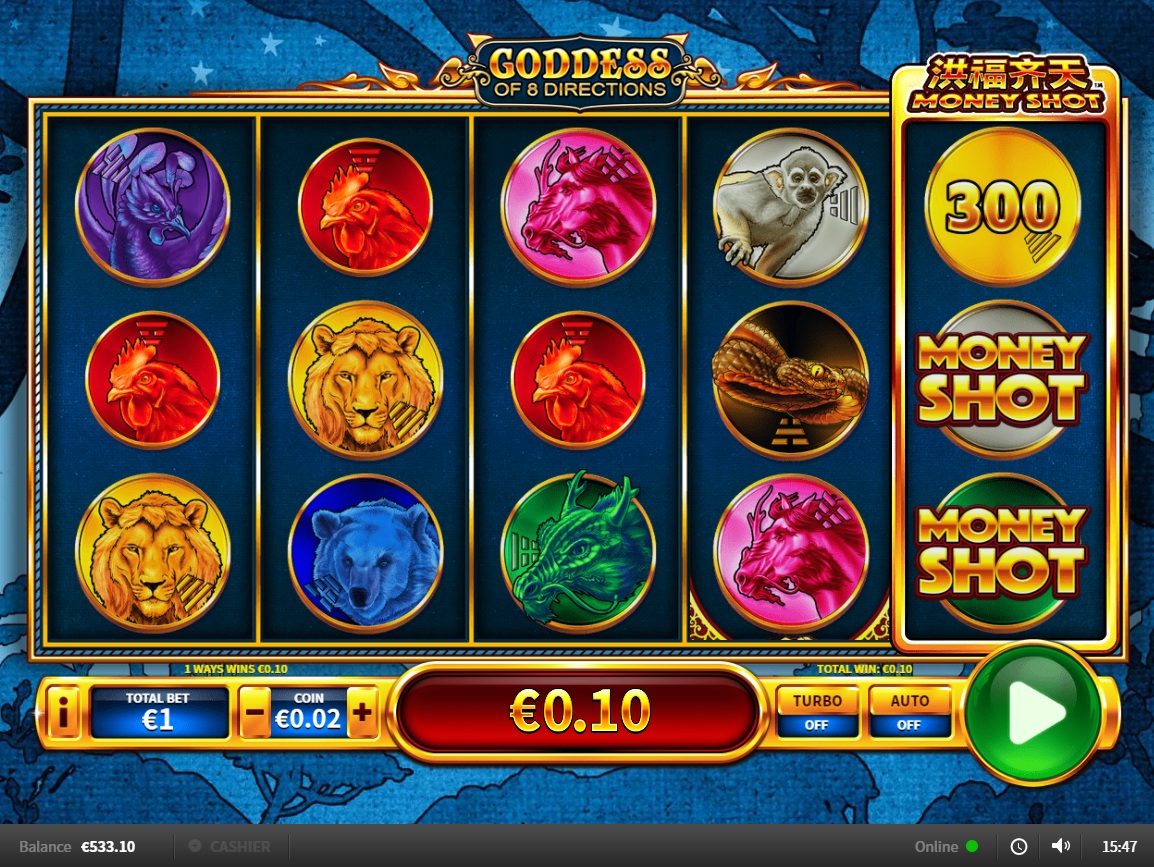1154x867 pixels.
Task: Mute the sound with the speaker icon
Action: (1061, 846)
